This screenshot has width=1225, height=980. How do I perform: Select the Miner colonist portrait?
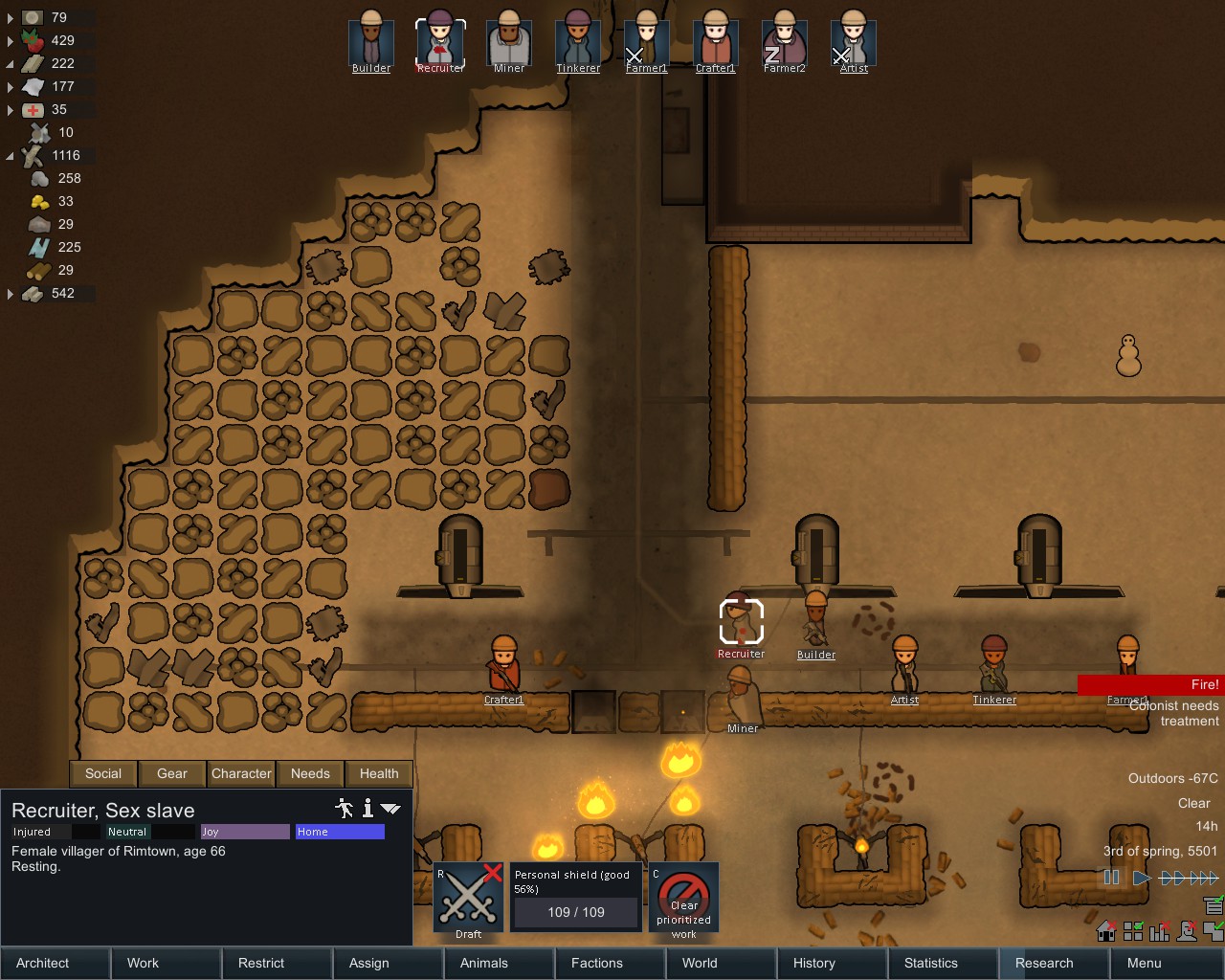pyautogui.click(x=508, y=42)
